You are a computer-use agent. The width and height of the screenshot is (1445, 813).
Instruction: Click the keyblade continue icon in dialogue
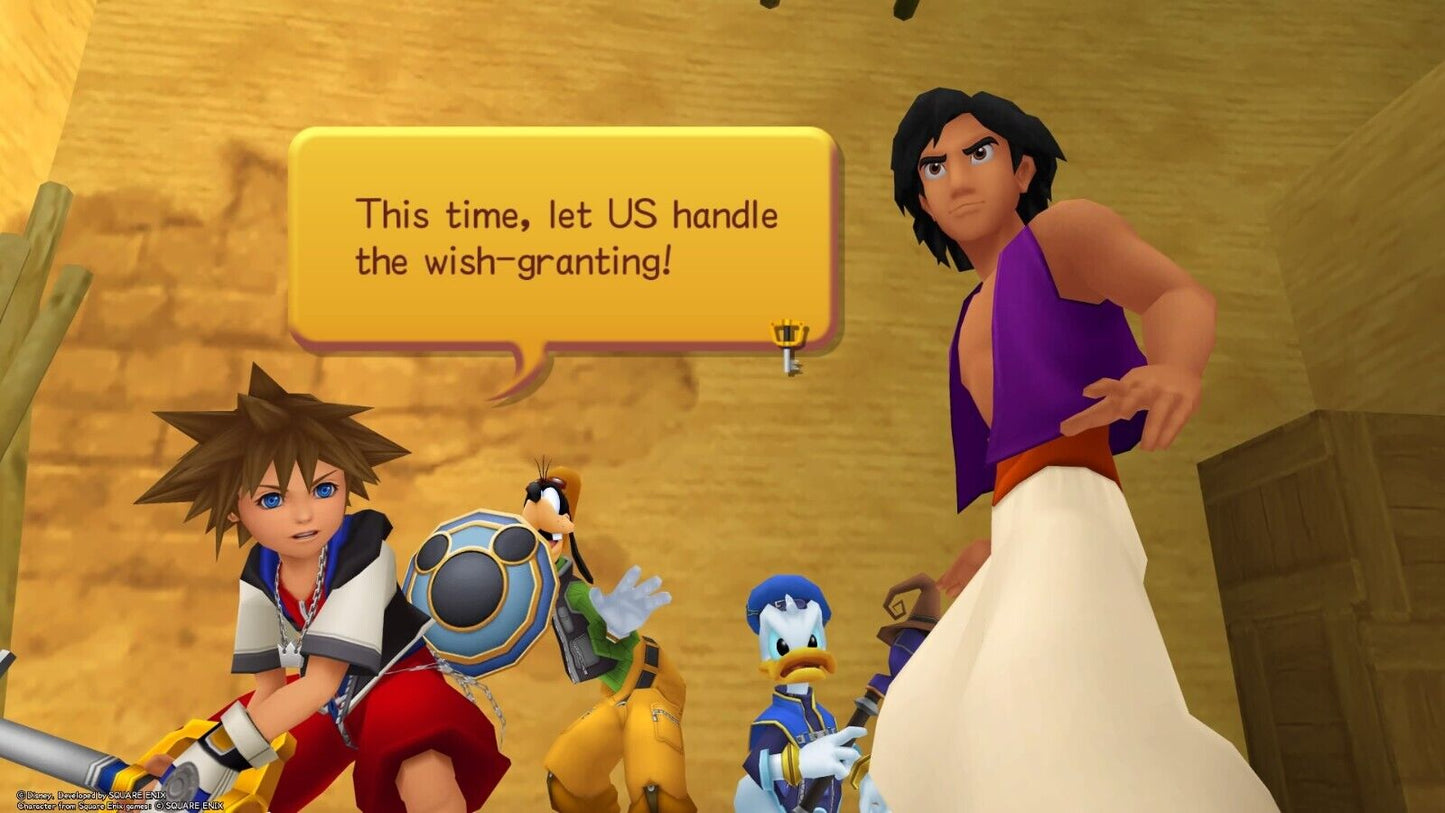coord(790,345)
